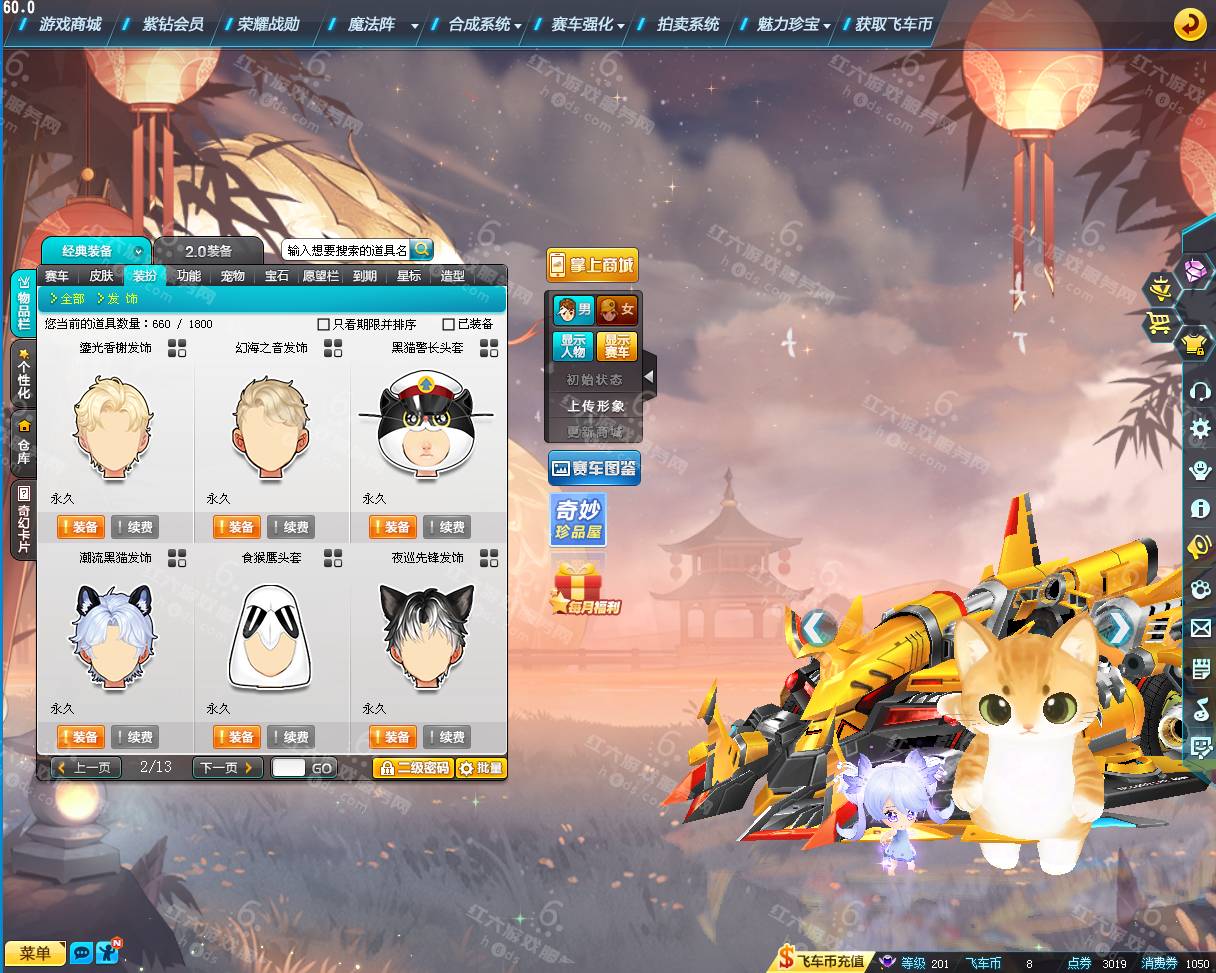Open the 赛车图鉴 car gallery
The width and height of the screenshot is (1216, 973).
pyautogui.click(x=594, y=468)
